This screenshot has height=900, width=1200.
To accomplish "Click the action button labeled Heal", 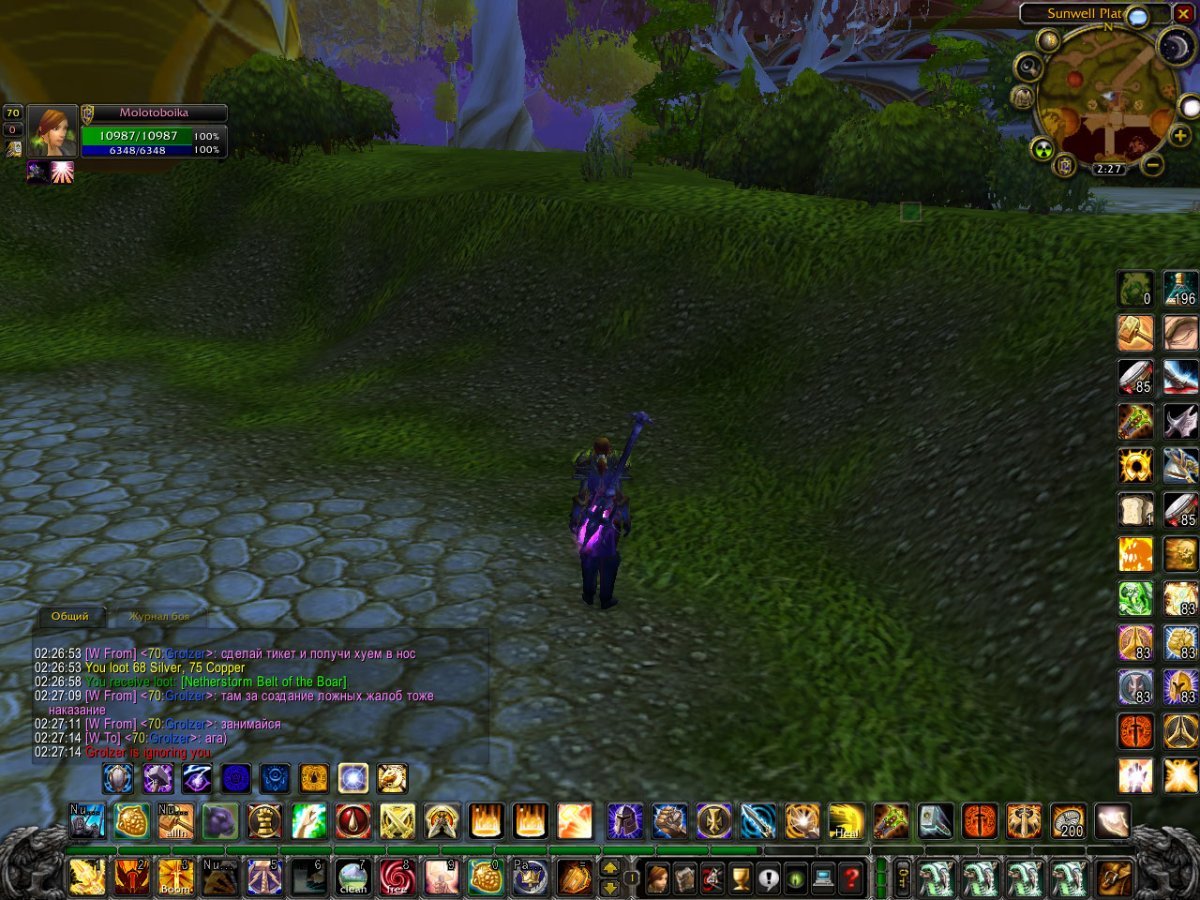I will click(846, 821).
